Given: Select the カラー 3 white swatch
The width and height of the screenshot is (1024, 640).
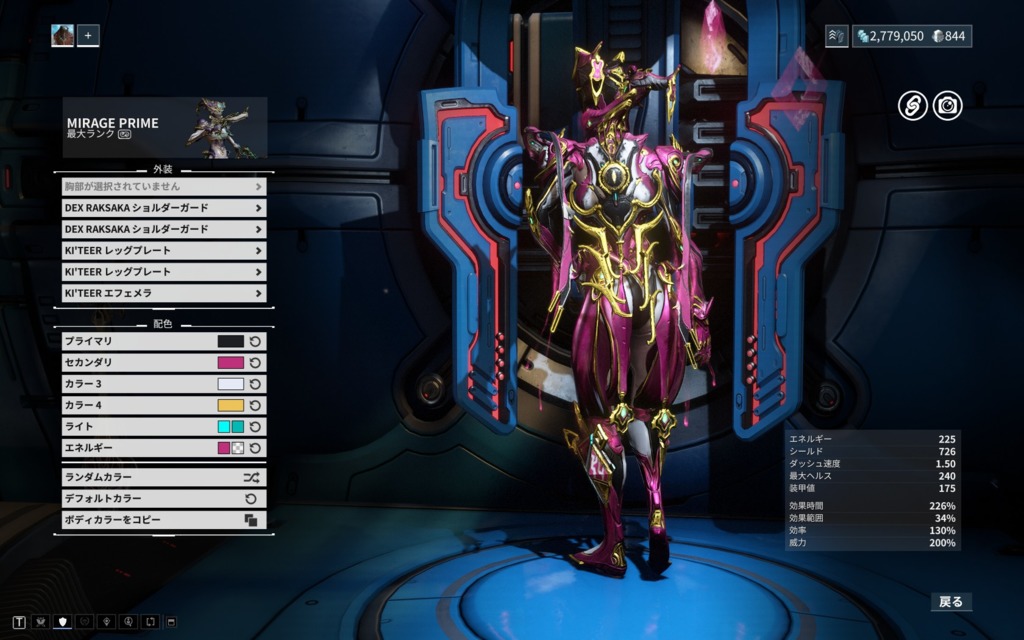Looking at the screenshot, I should tap(230, 384).
